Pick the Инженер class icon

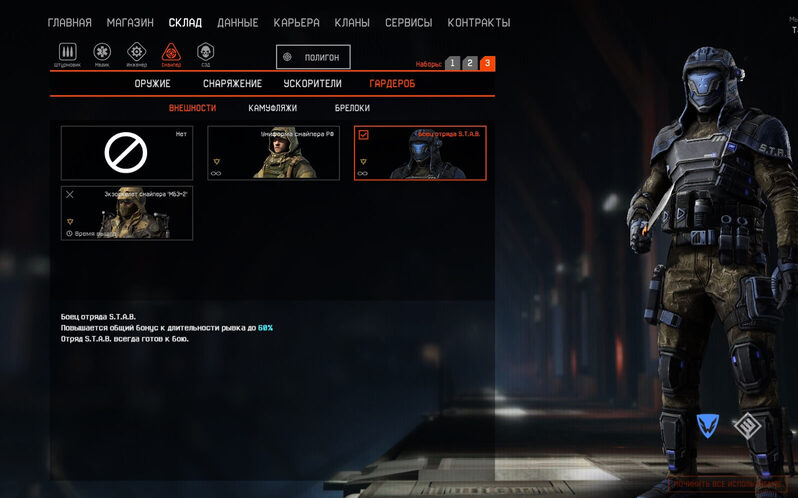(137, 53)
